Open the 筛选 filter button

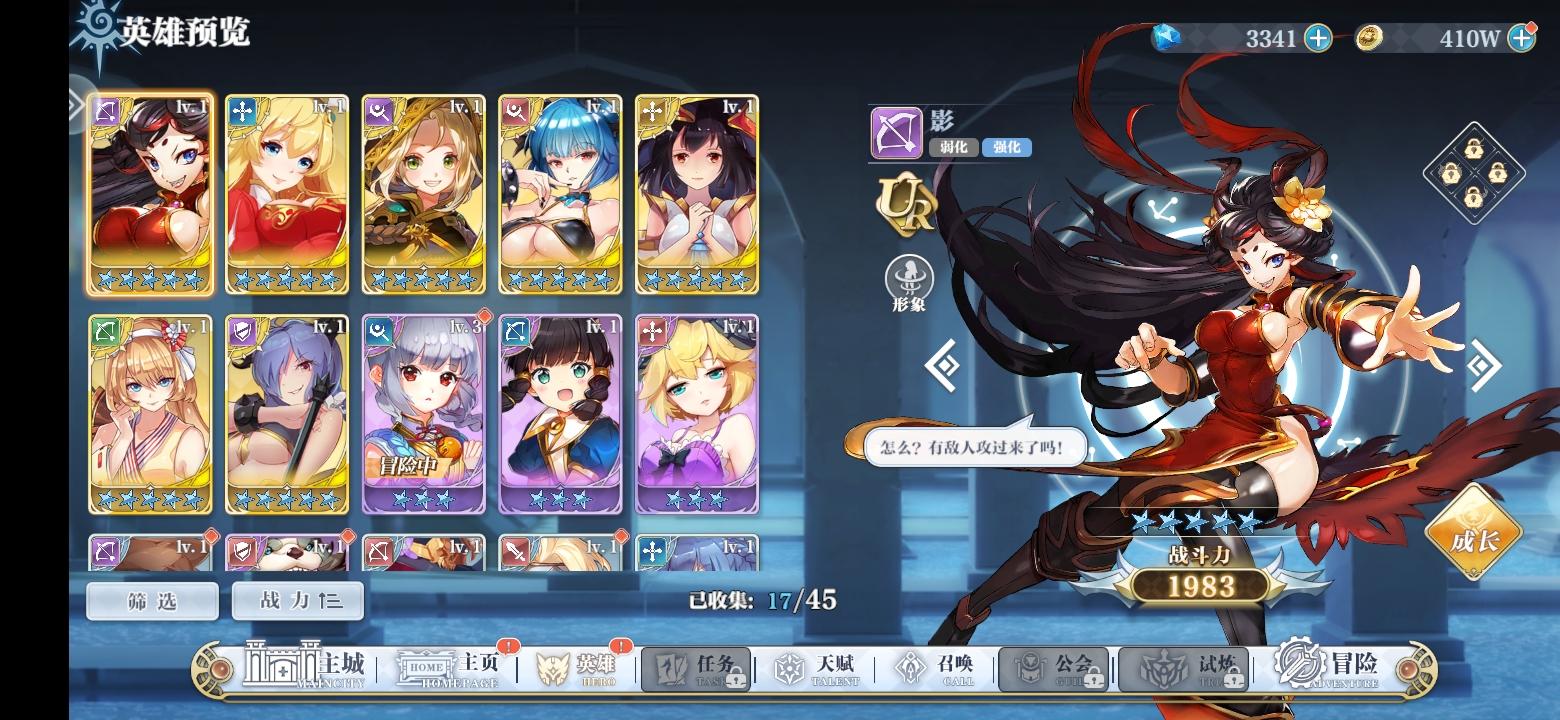pyautogui.click(x=154, y=601)
